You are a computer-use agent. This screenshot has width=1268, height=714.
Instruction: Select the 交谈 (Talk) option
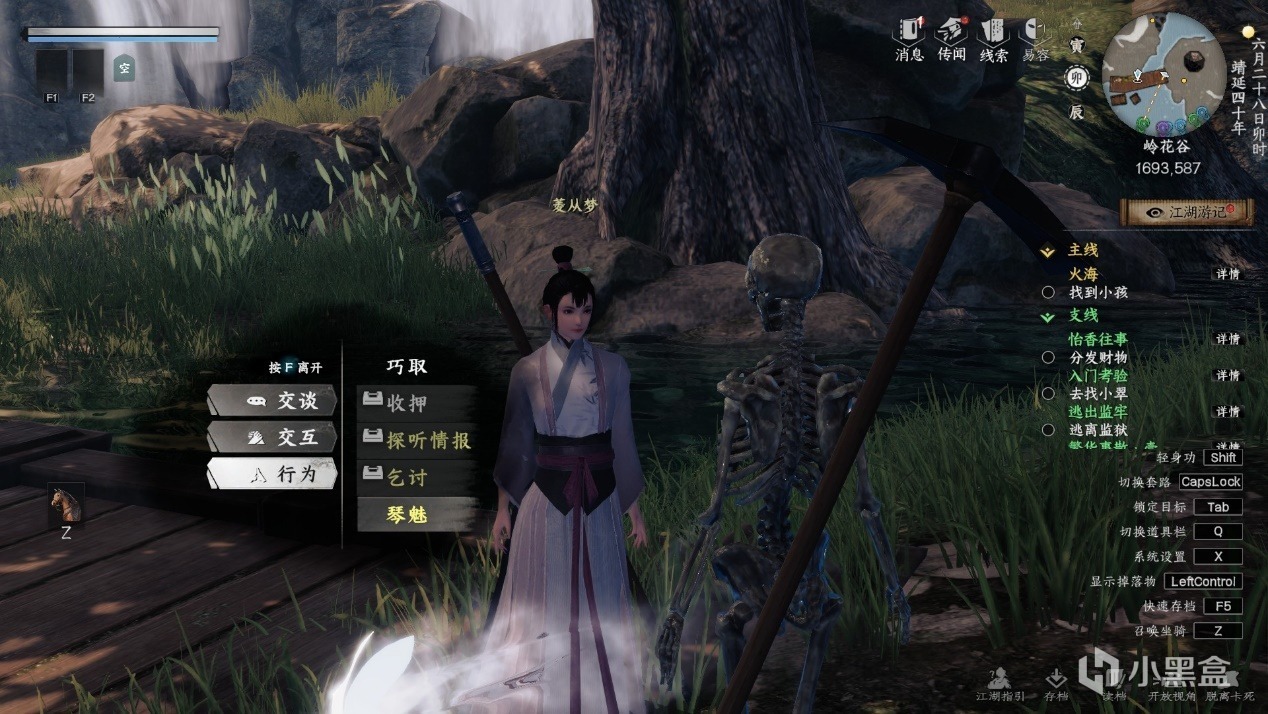coord(272,400)
